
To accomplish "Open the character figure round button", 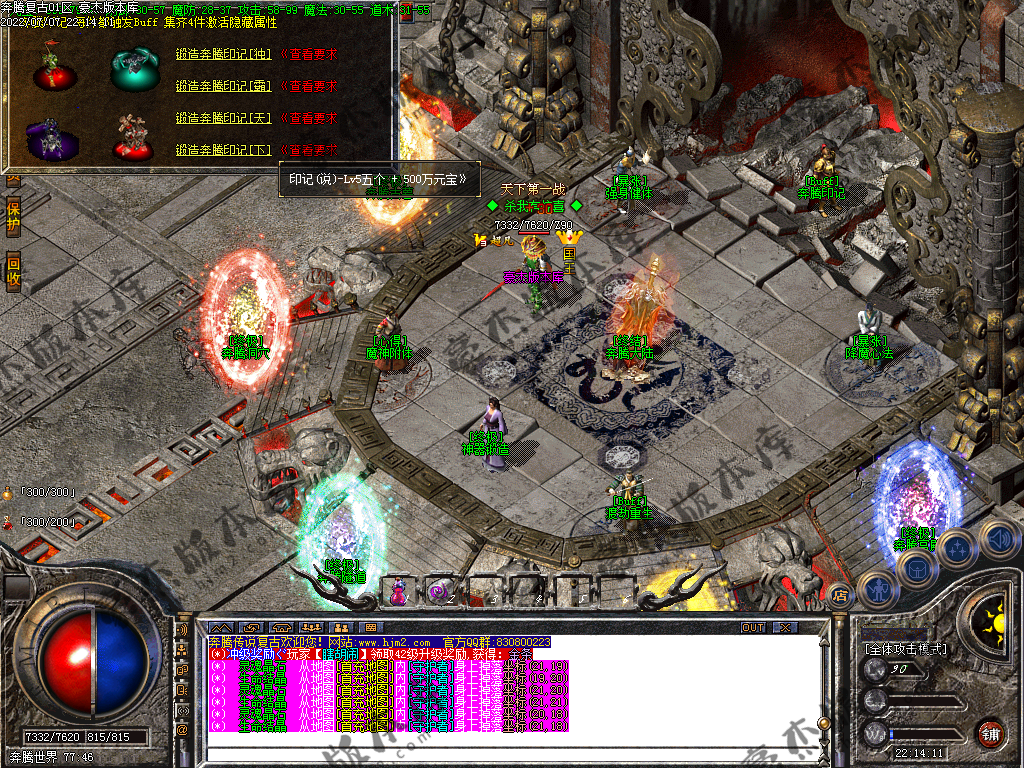I will (x=877, y=590).
